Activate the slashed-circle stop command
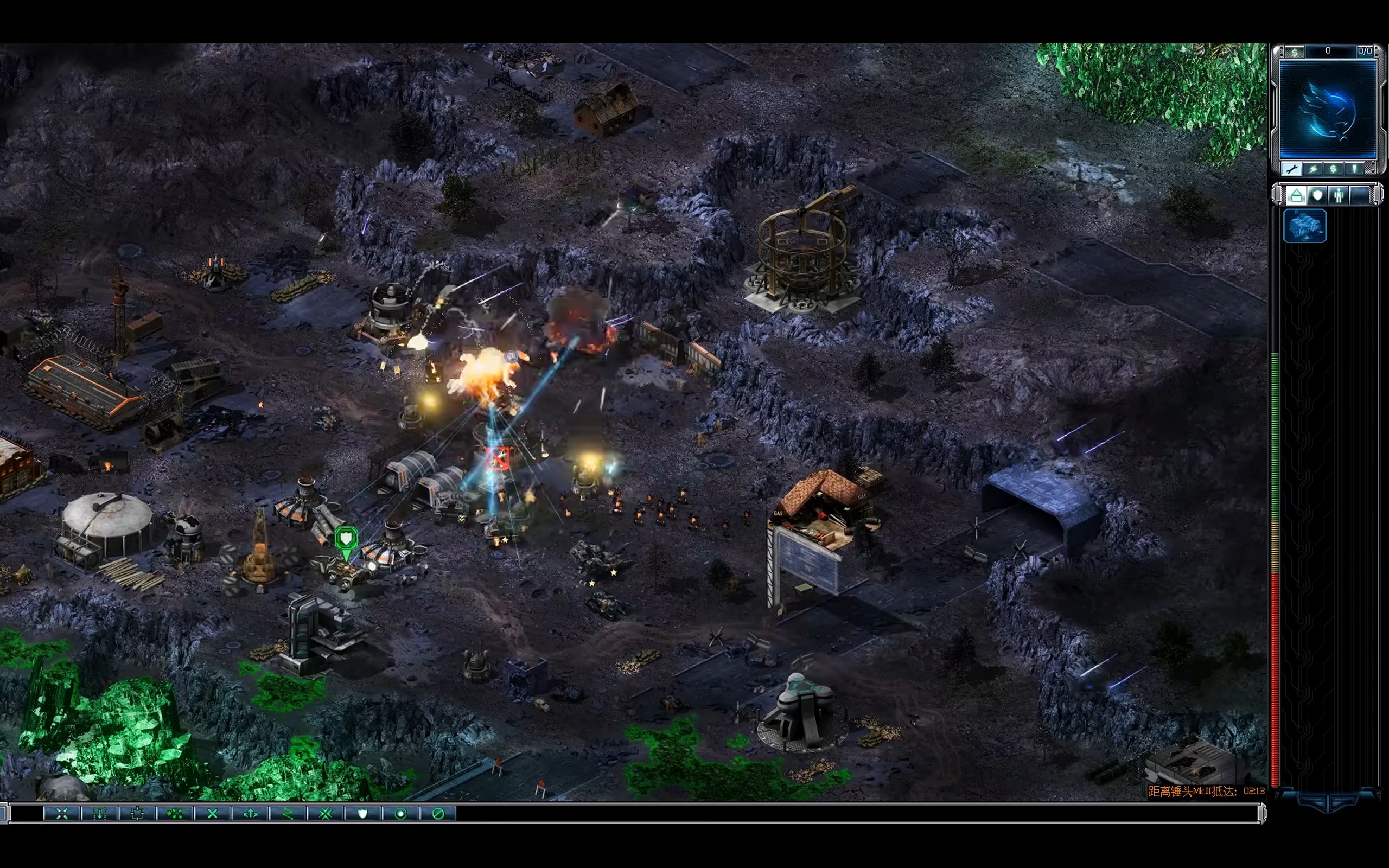The width and height of the screenshot is (1389, 868). [x=438, y=813]
